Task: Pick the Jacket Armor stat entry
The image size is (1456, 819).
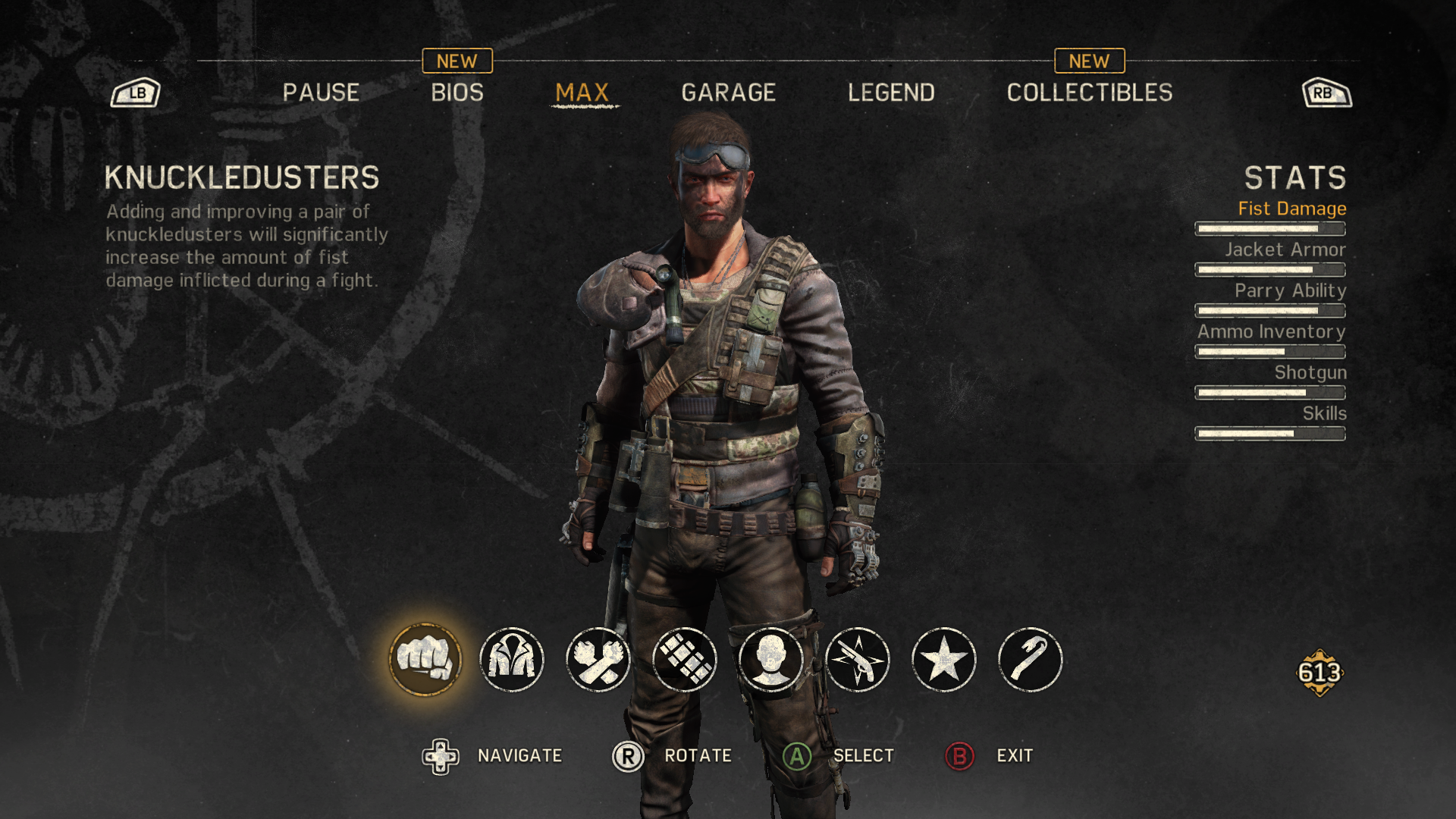Action: [x=1285, y=249]
